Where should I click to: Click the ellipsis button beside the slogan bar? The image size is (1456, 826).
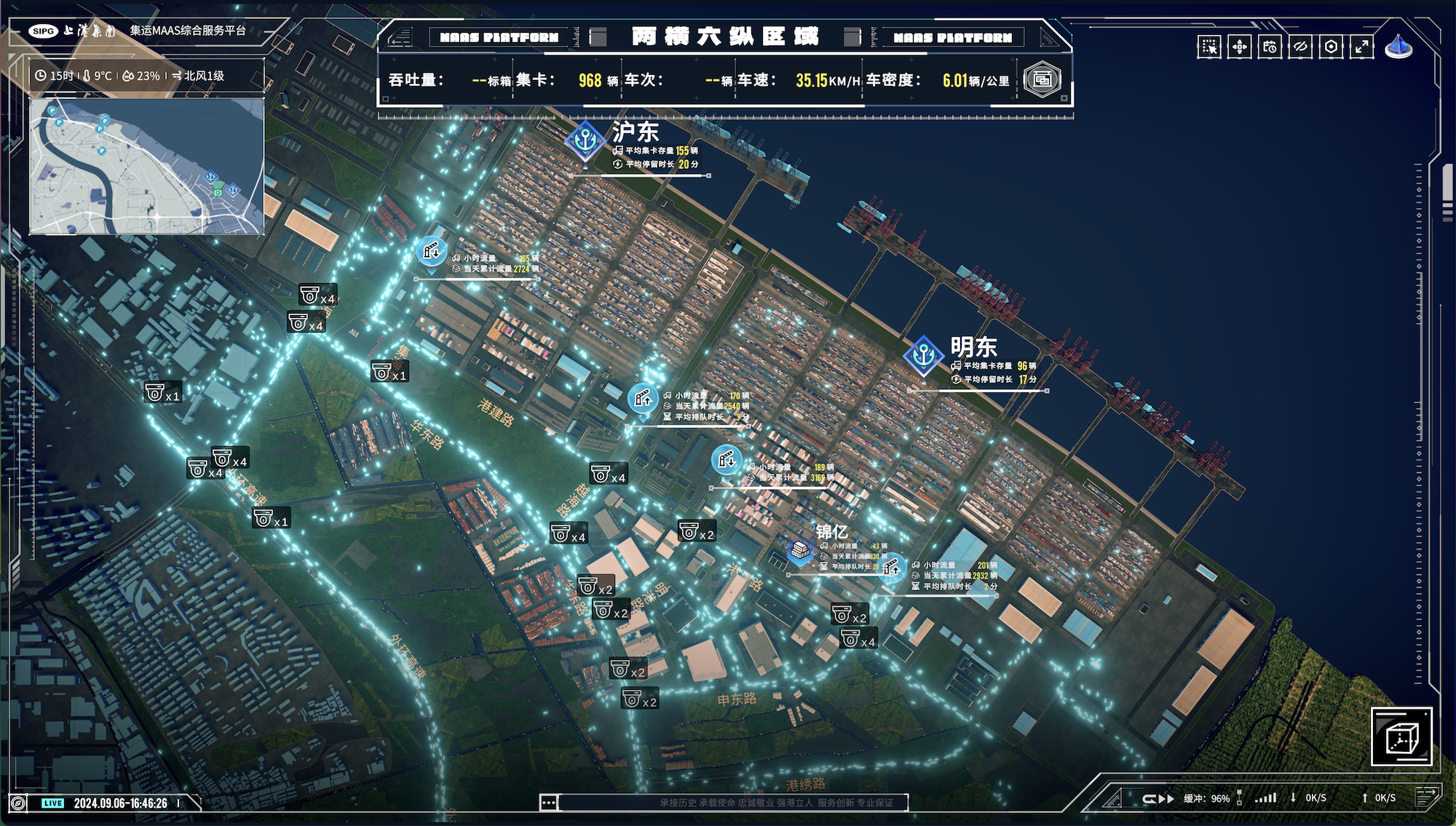549,802
